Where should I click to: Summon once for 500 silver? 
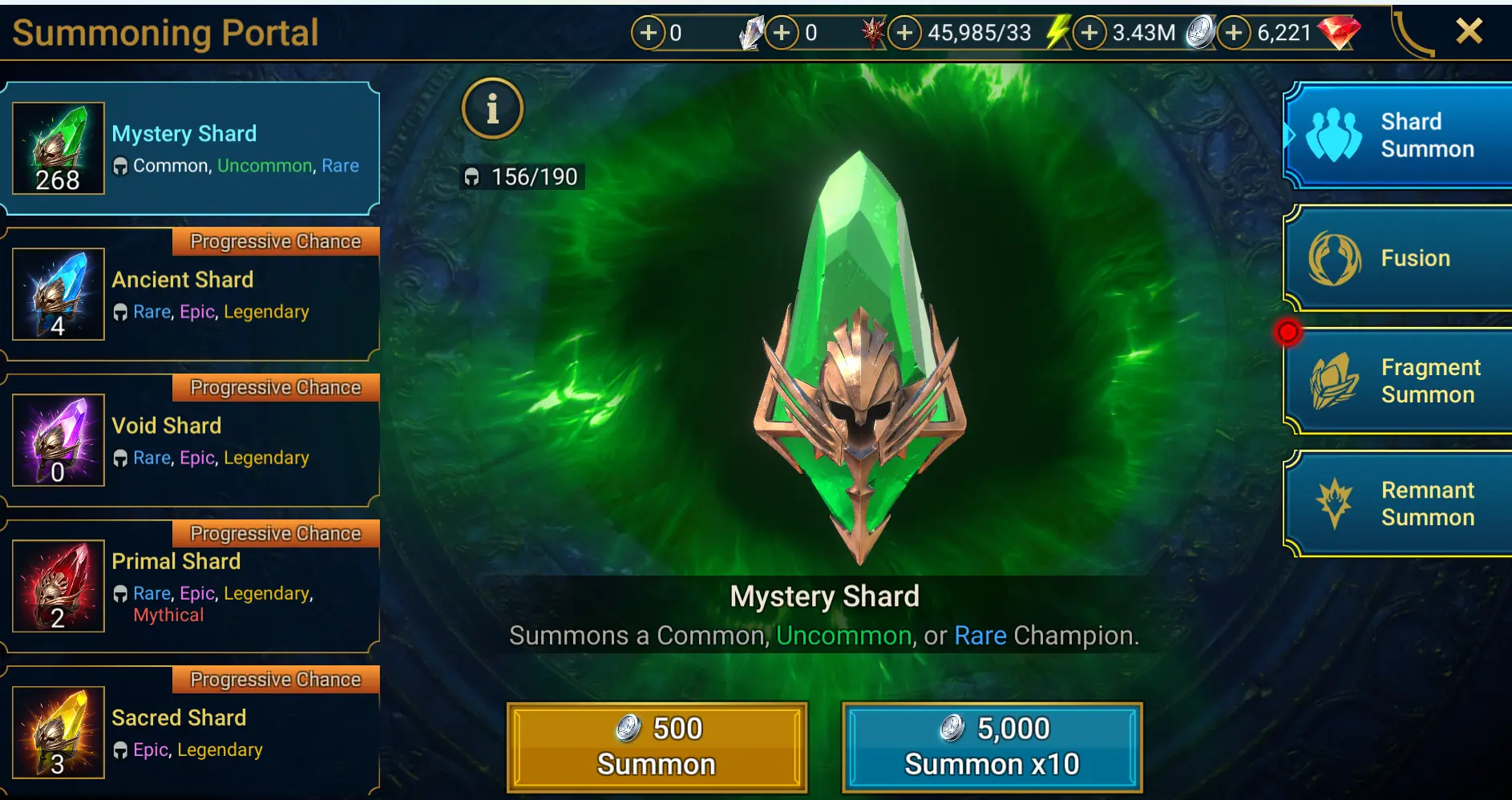coord(657,746)
